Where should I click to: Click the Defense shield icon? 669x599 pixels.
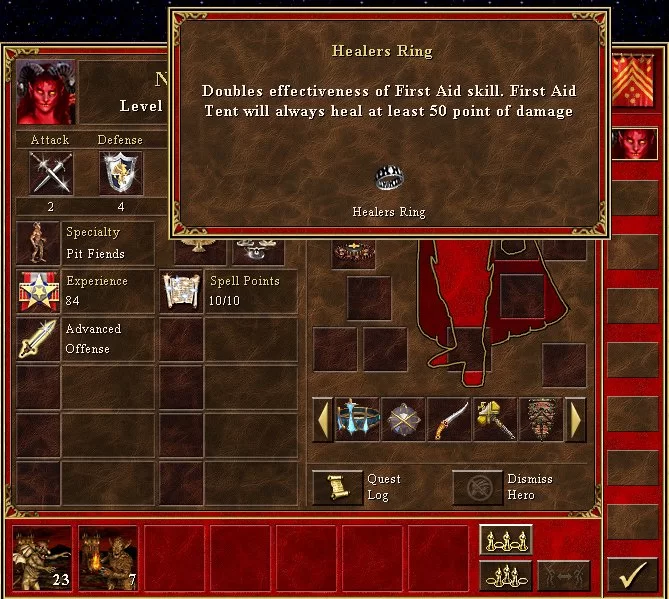coord(119,174)
